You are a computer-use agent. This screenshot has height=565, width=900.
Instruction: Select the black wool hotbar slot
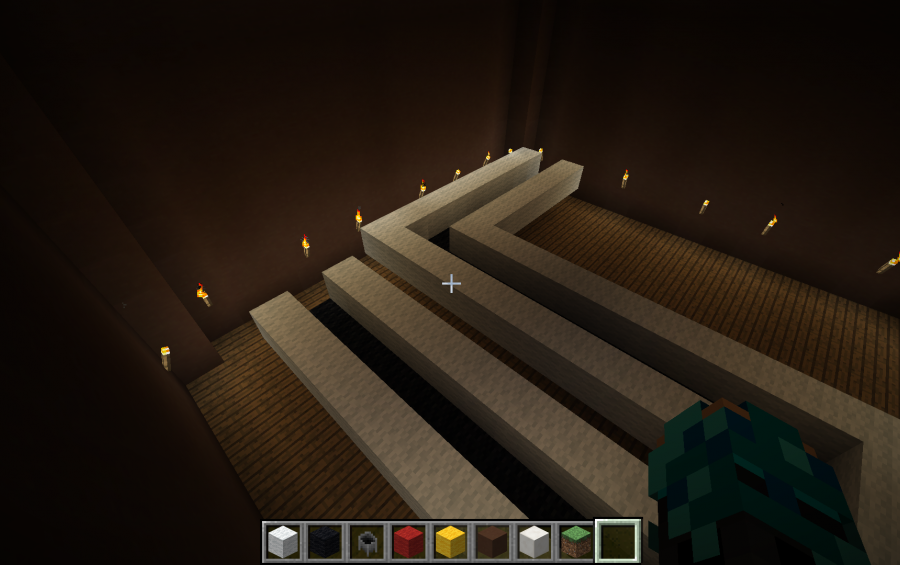[x=325, y=542]
